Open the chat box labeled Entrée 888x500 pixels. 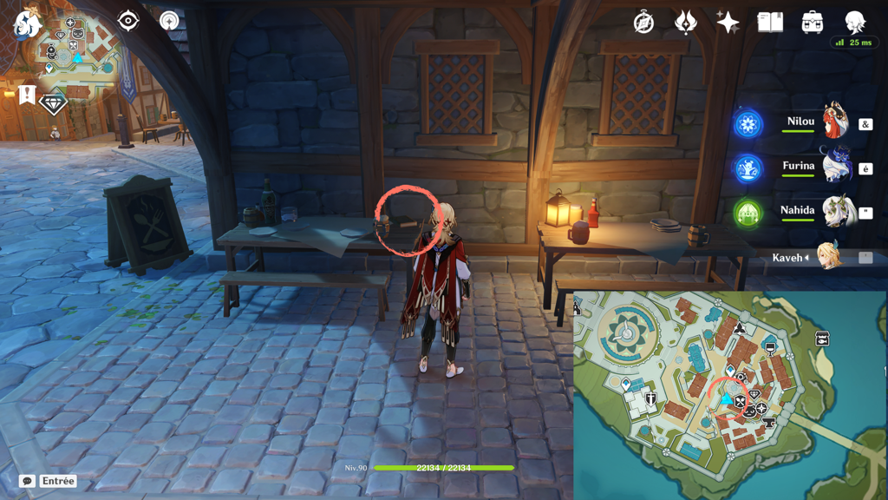[48, 481]
